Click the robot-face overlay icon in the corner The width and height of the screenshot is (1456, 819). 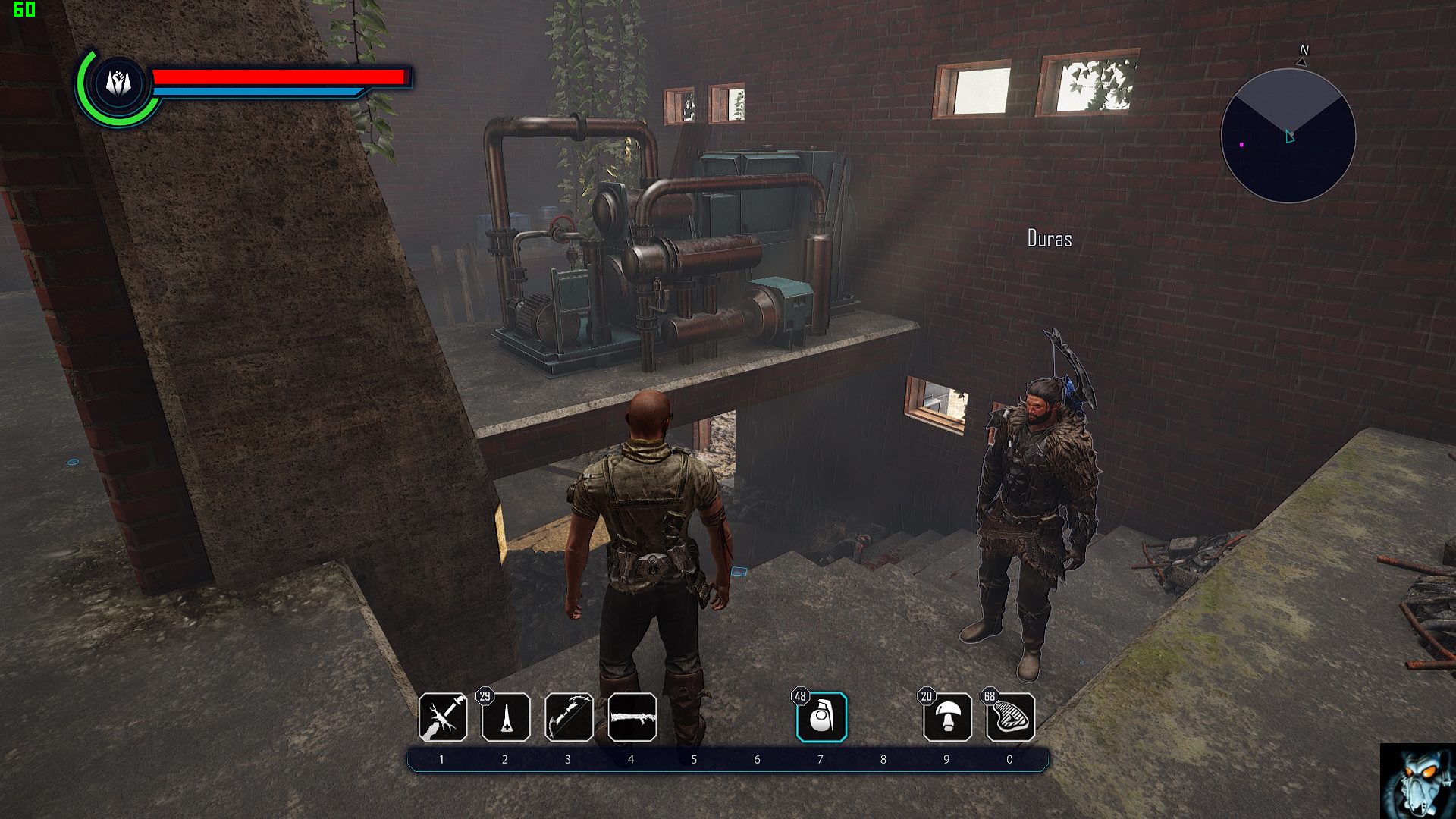pyautogui.click(x=1417, y=781)
